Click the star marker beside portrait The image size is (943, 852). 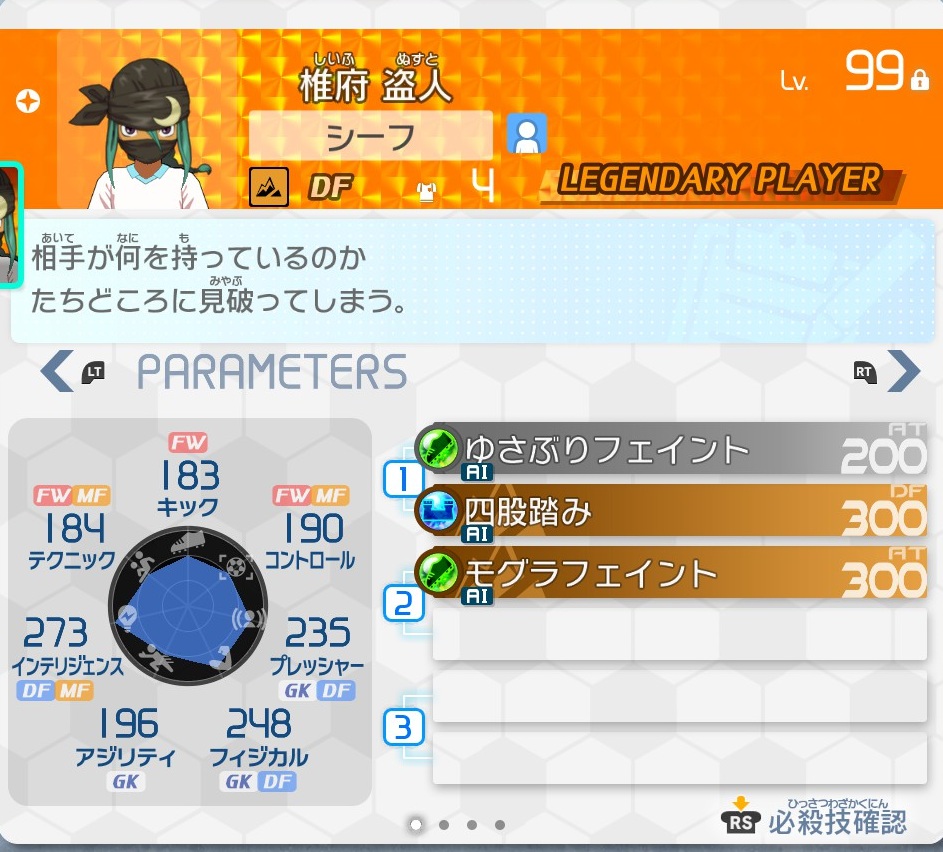[x=28, y=101]
